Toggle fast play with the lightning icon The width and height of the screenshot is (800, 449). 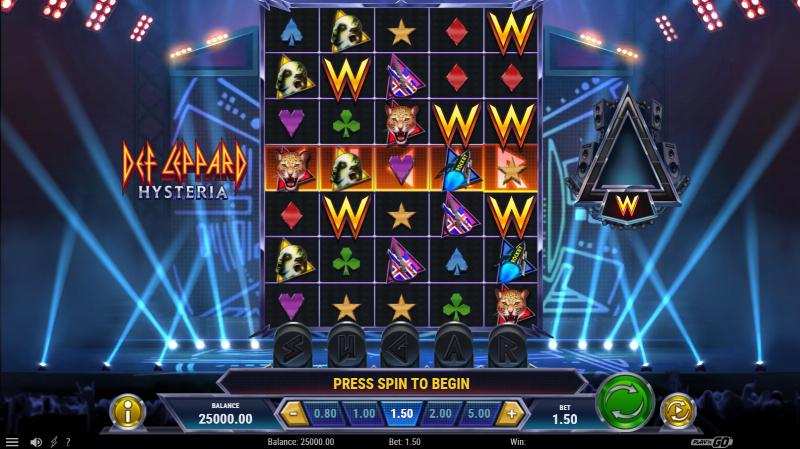53,442
